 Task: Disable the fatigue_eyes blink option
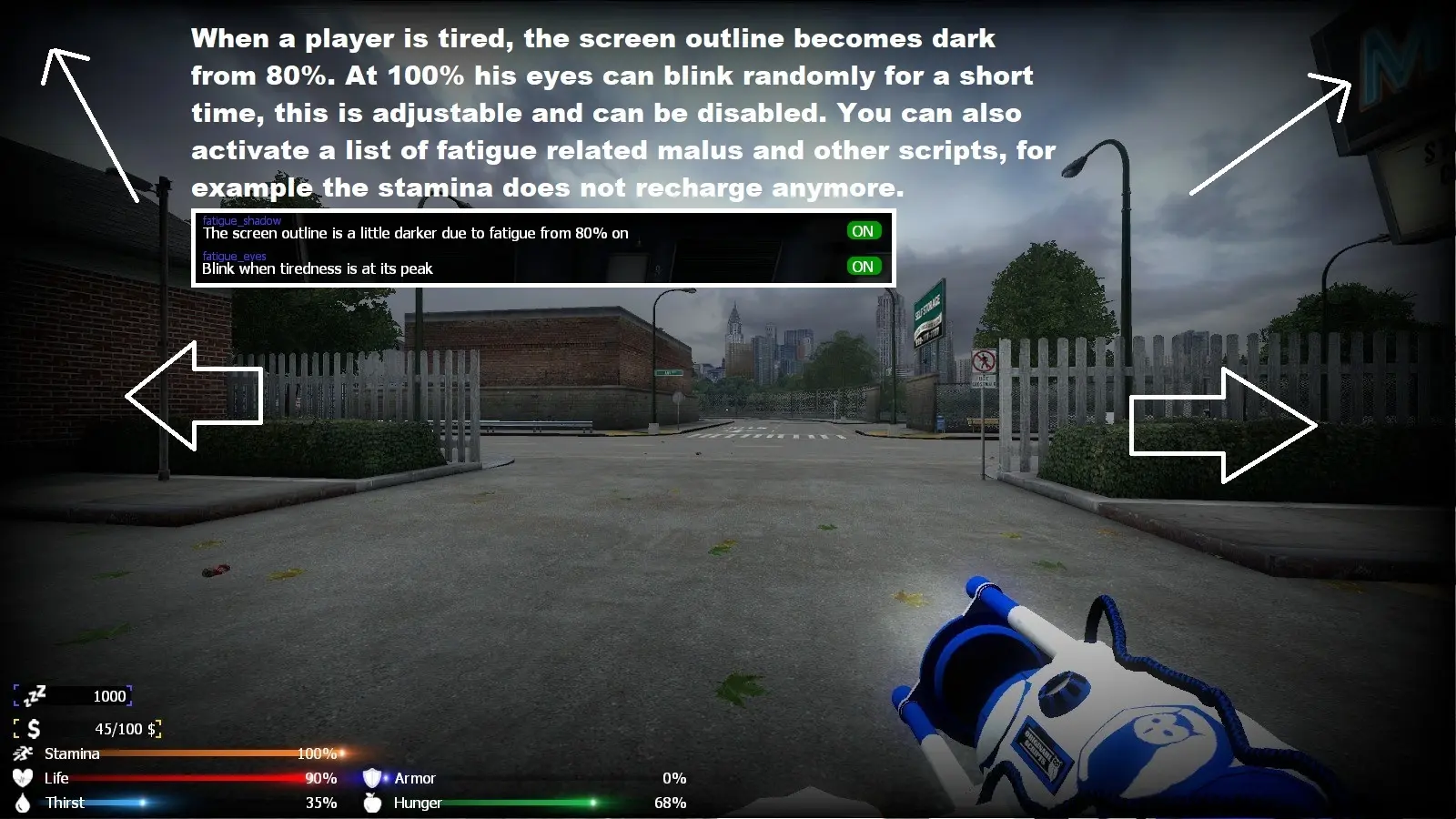click(863, 266)
